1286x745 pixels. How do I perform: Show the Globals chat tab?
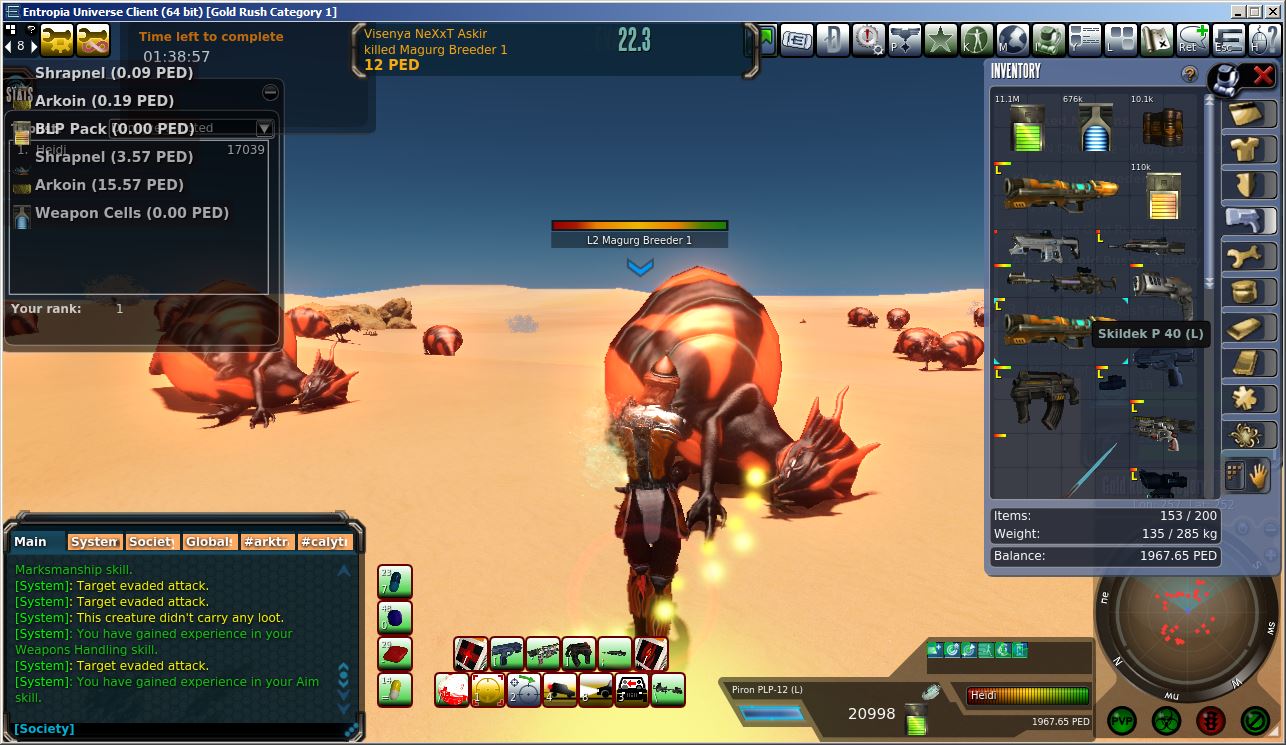click(209, 541)
